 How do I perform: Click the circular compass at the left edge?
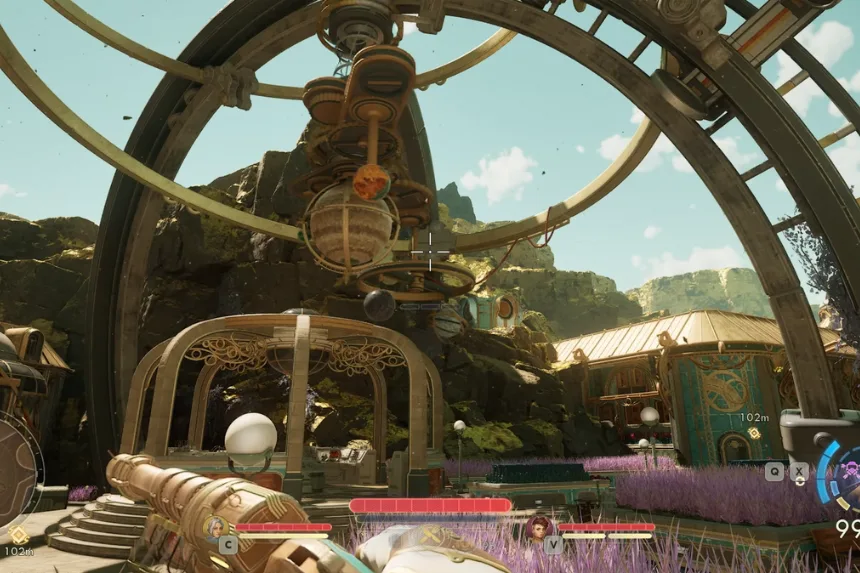point(14,469)
